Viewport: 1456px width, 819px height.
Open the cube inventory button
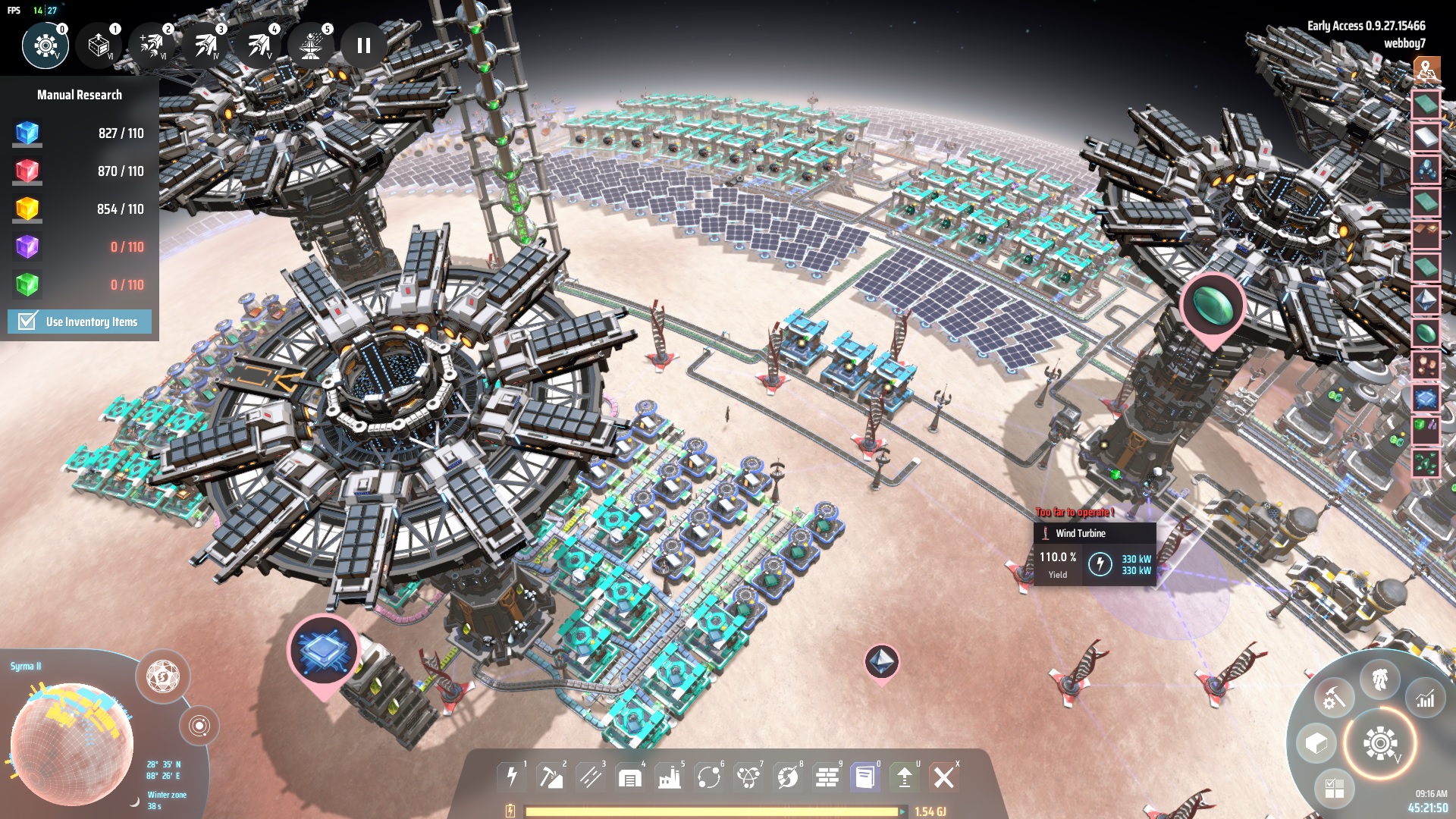click(x=1316, y=743)
